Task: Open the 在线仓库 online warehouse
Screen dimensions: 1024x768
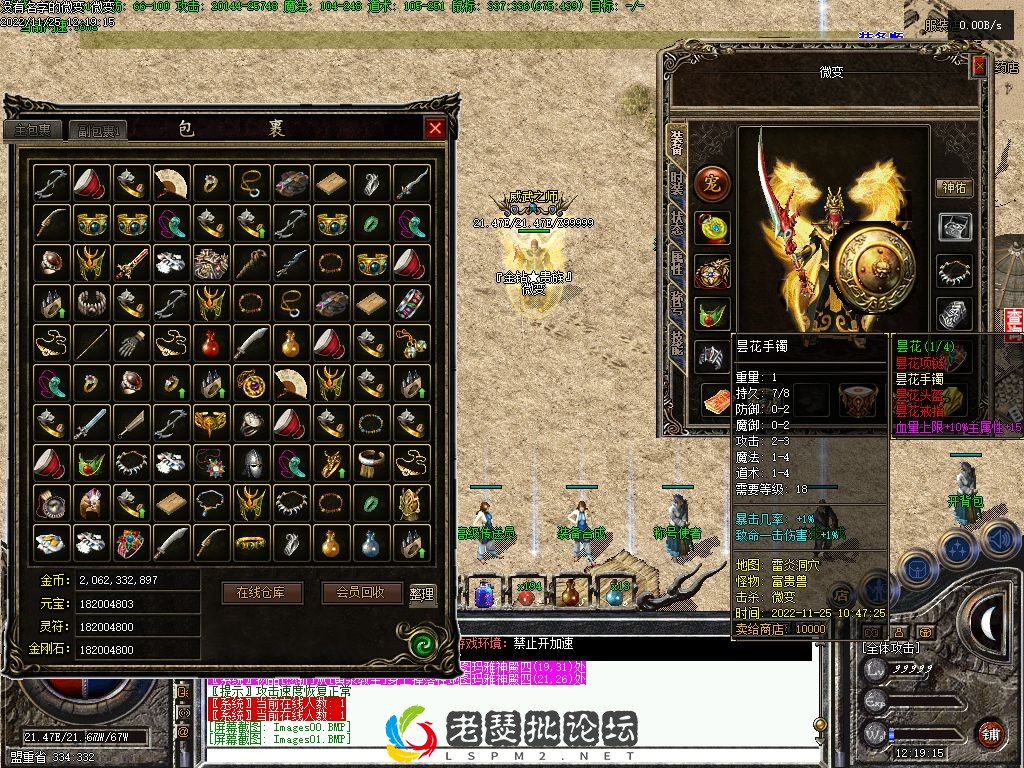Action: pos(261,592)
